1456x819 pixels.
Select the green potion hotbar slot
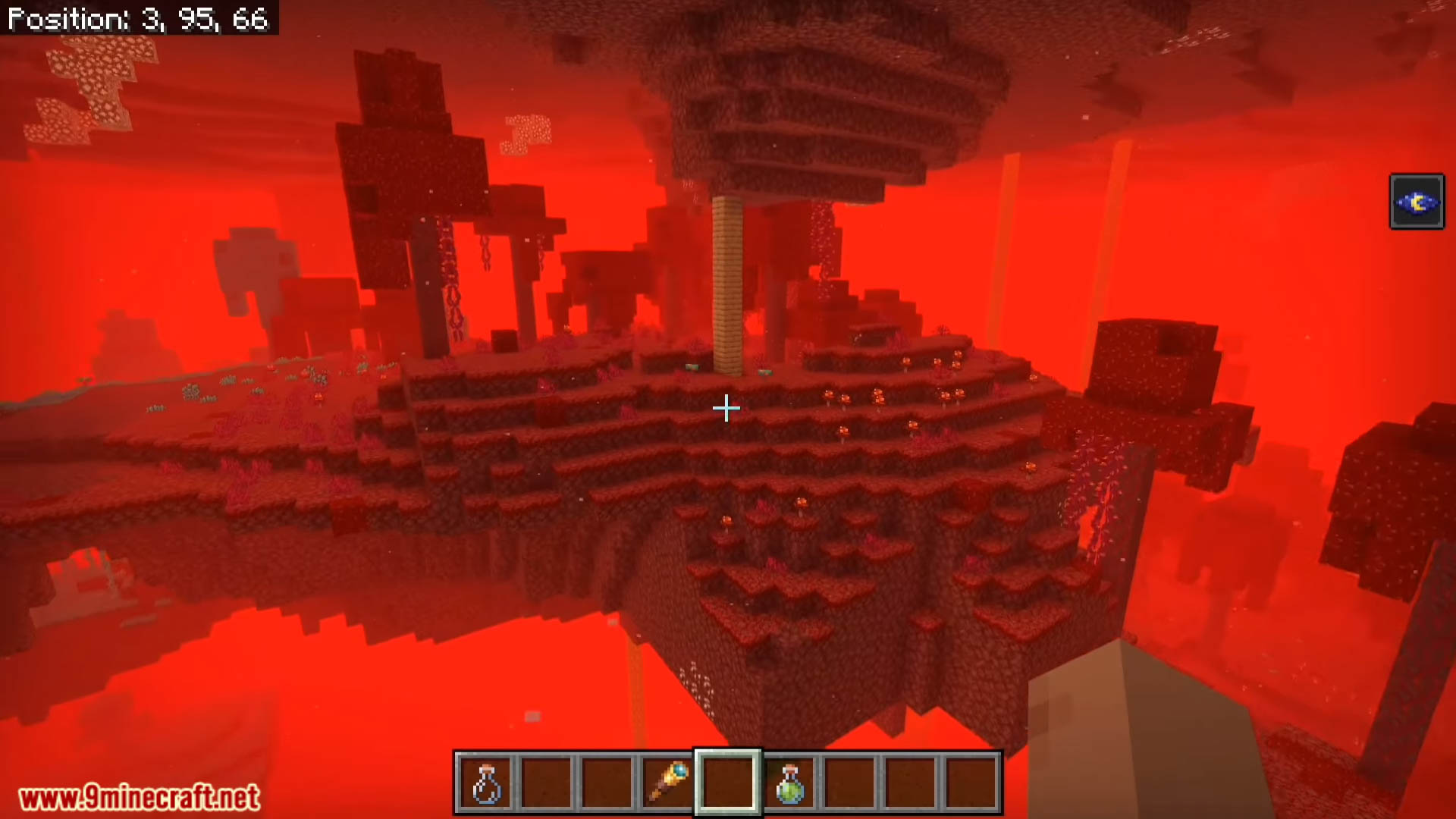point(789,783)
